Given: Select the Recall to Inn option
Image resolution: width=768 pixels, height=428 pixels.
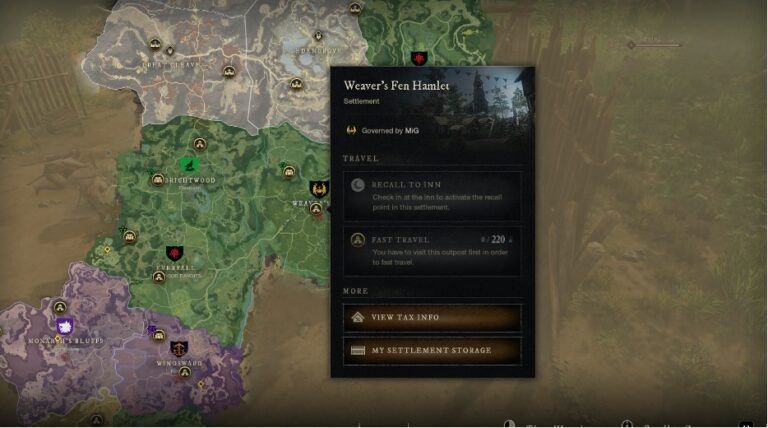Looking at the screenshot, I should [432, 195].
